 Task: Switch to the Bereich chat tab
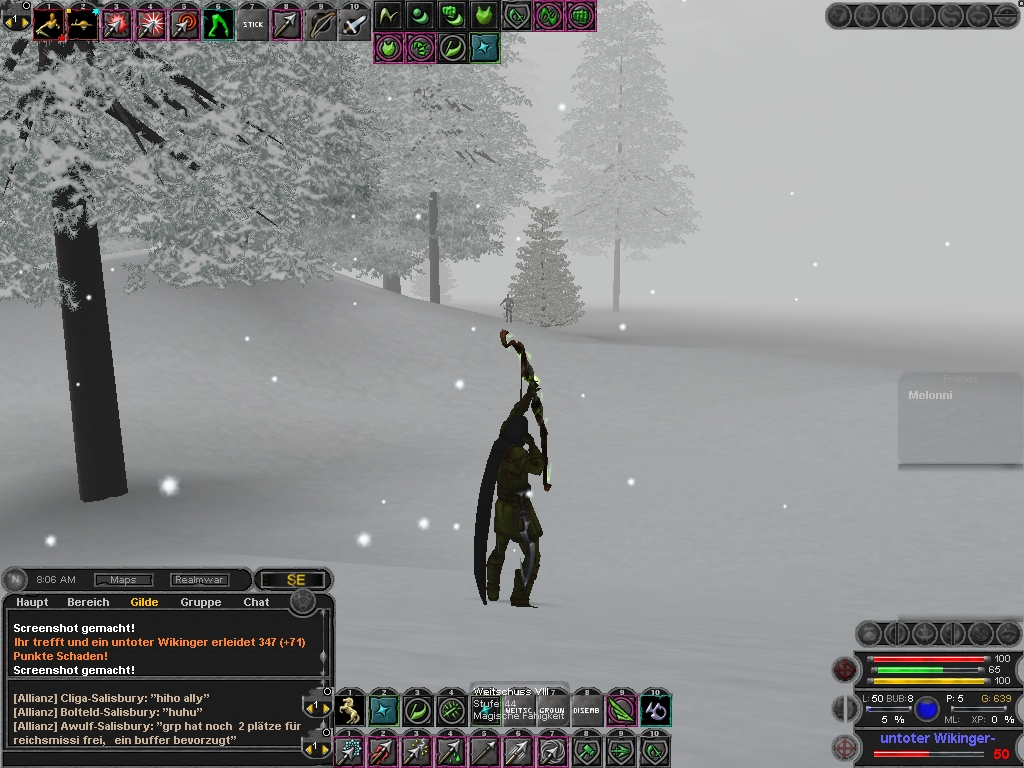click(x=88, y=602)
